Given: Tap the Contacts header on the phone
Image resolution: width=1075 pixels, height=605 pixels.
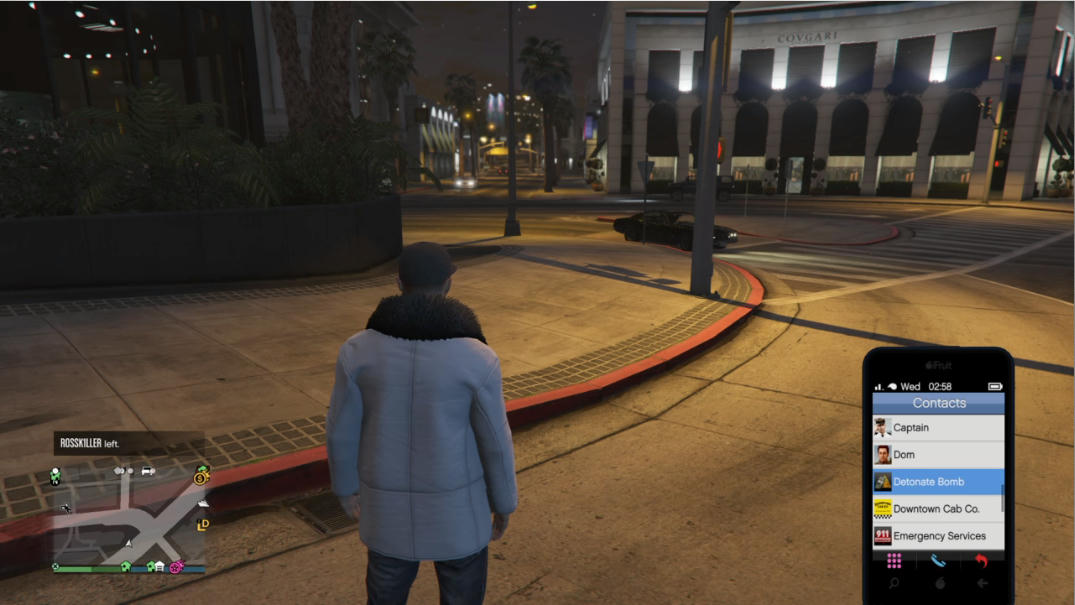Looking at the screenshot, I should coord(938,403).
